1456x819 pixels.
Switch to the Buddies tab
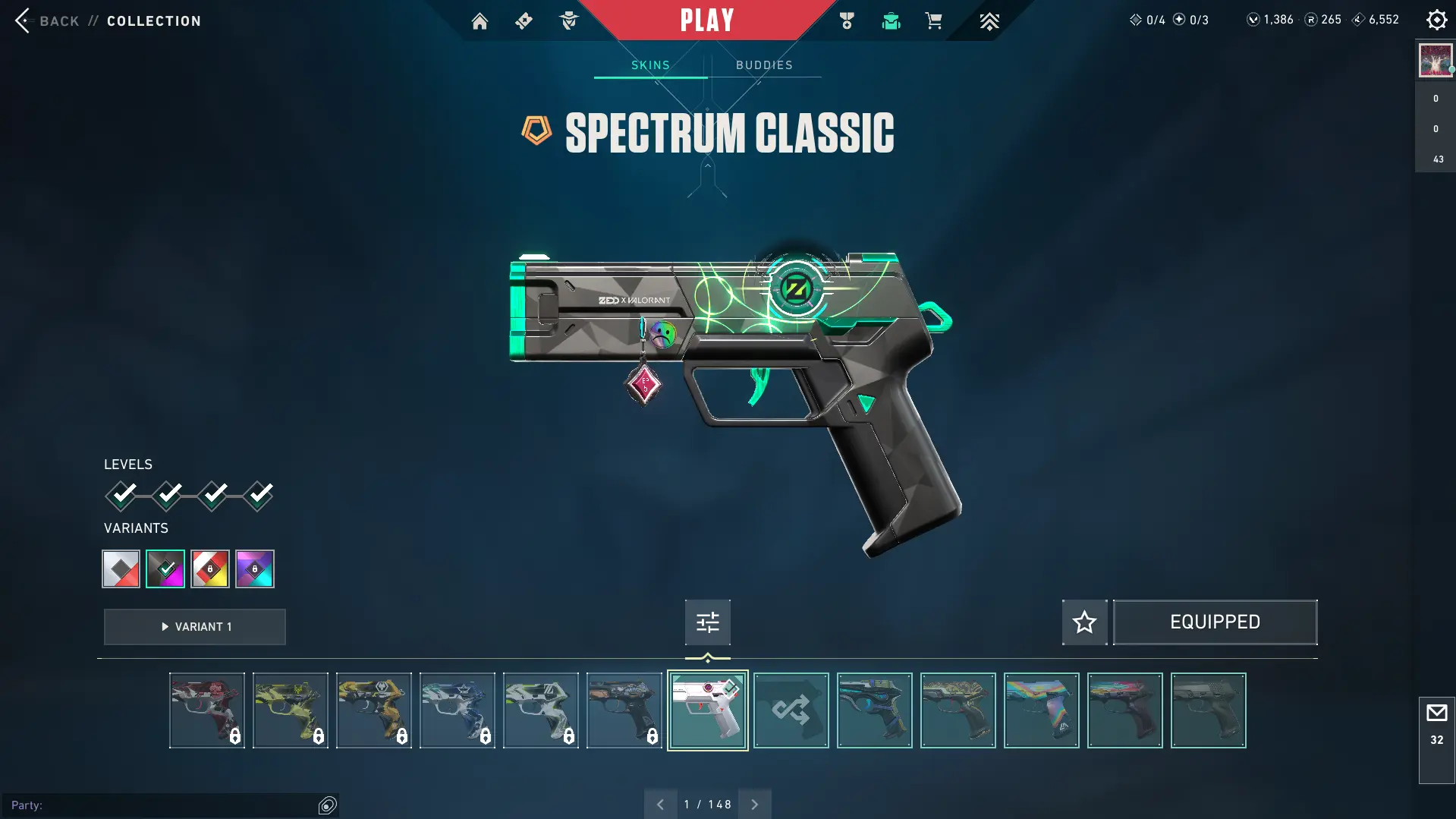click(x=764, y=65)
